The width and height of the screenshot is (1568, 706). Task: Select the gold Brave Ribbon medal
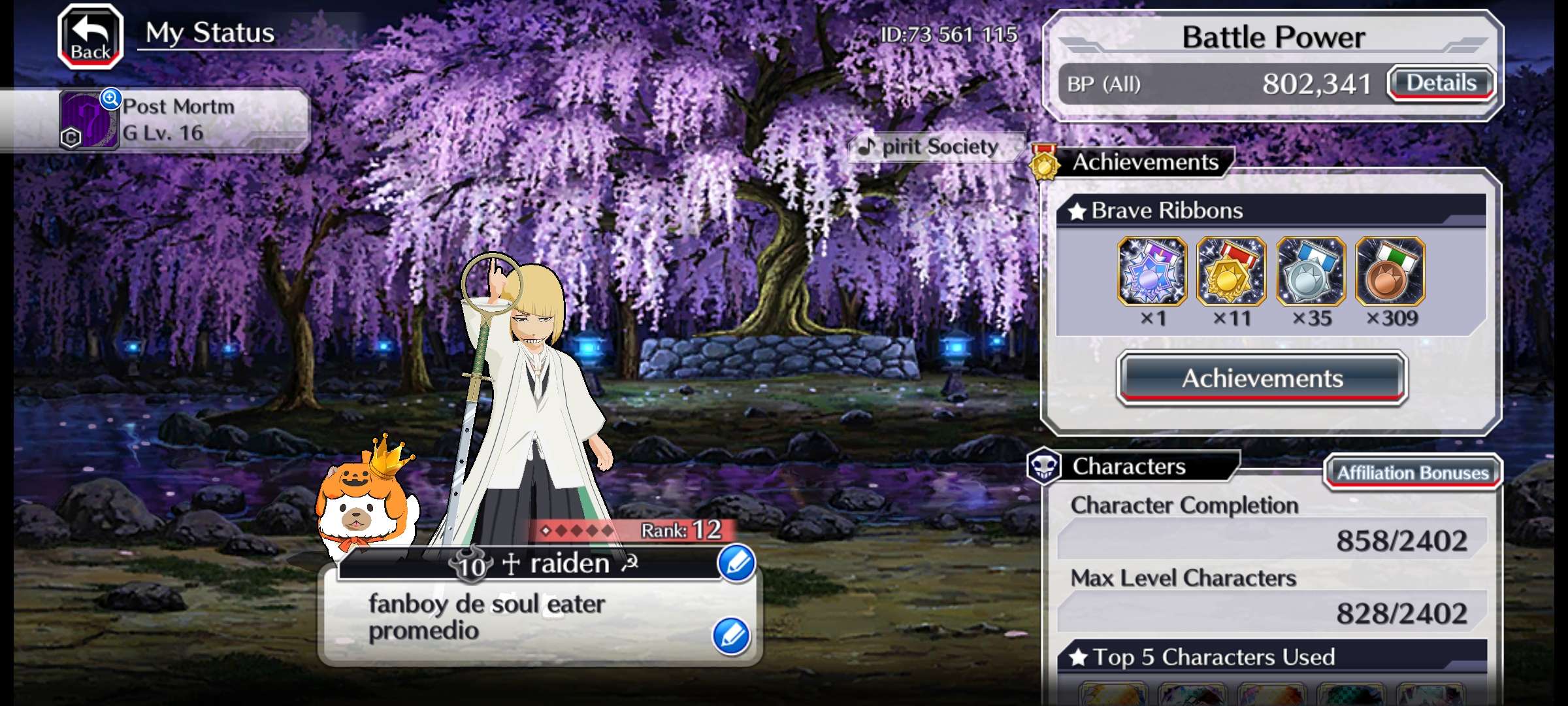coord(1231,271)
